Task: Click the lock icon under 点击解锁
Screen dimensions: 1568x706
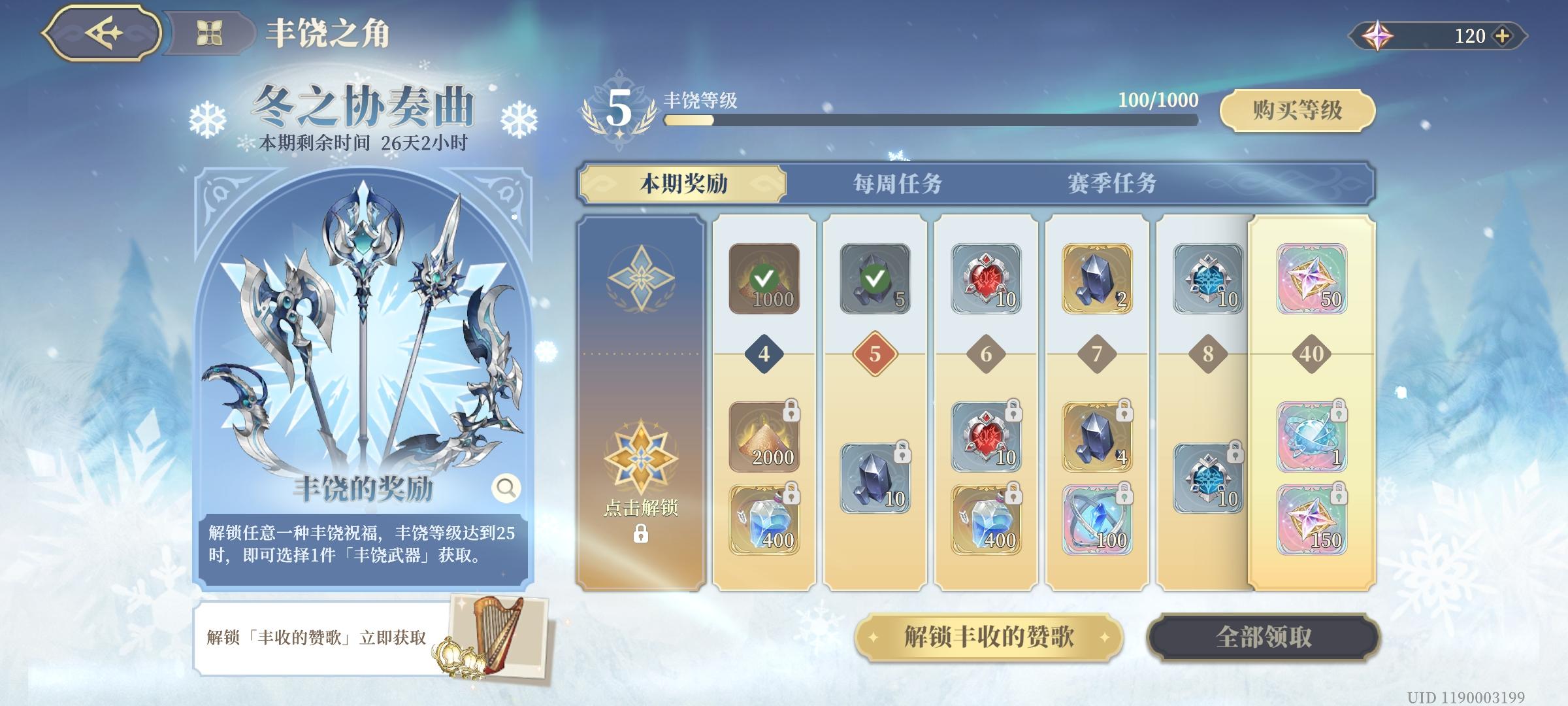Action: 642,535
